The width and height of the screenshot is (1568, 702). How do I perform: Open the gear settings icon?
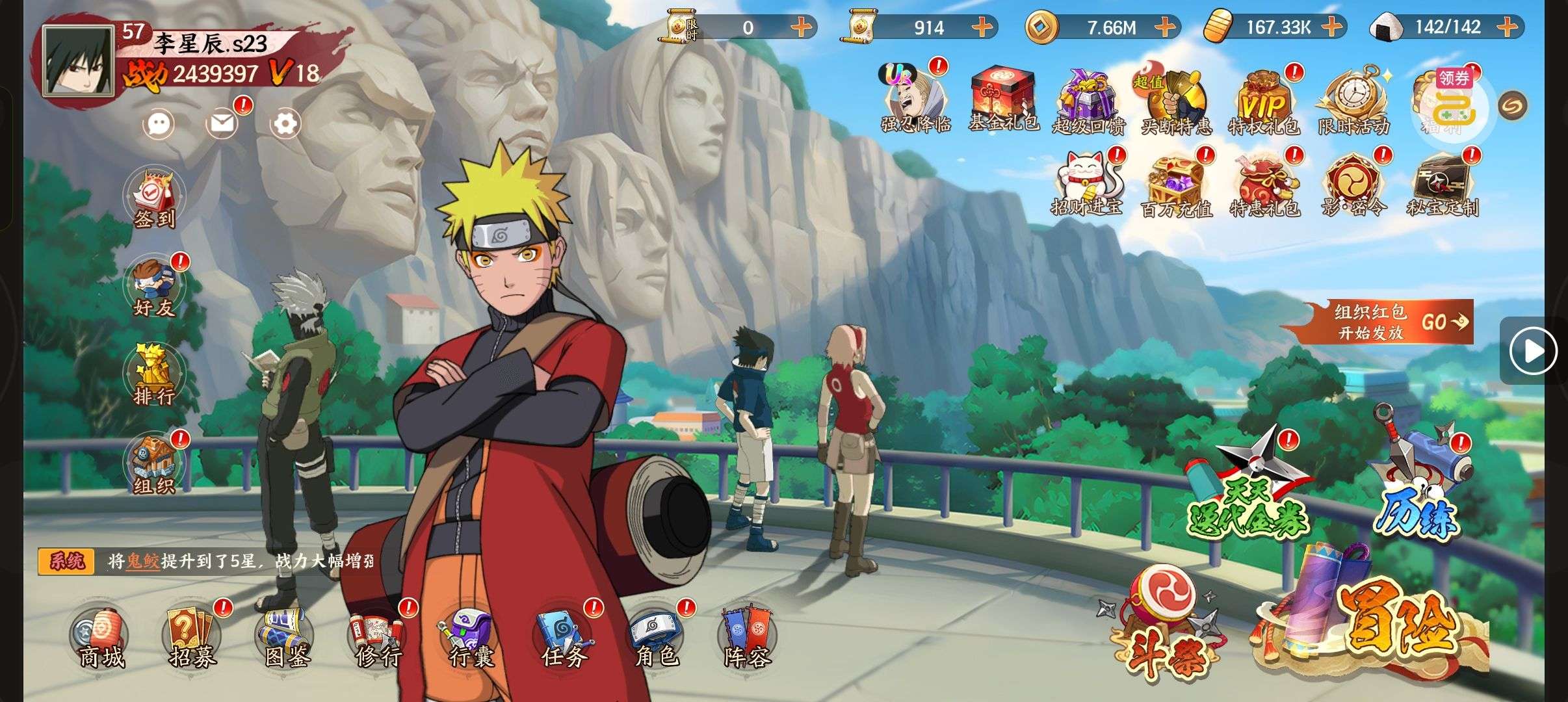click(285, 123)
